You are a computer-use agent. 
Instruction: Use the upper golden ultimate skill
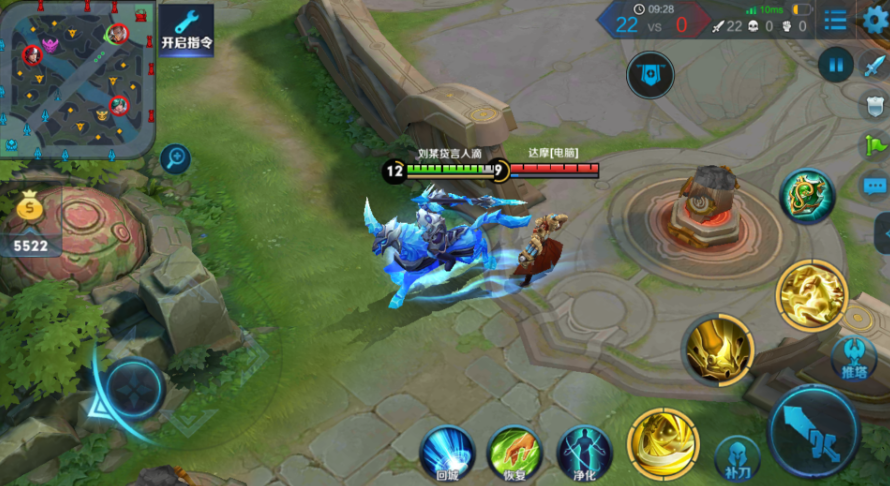pyautogui.click(x=811, y=296)
